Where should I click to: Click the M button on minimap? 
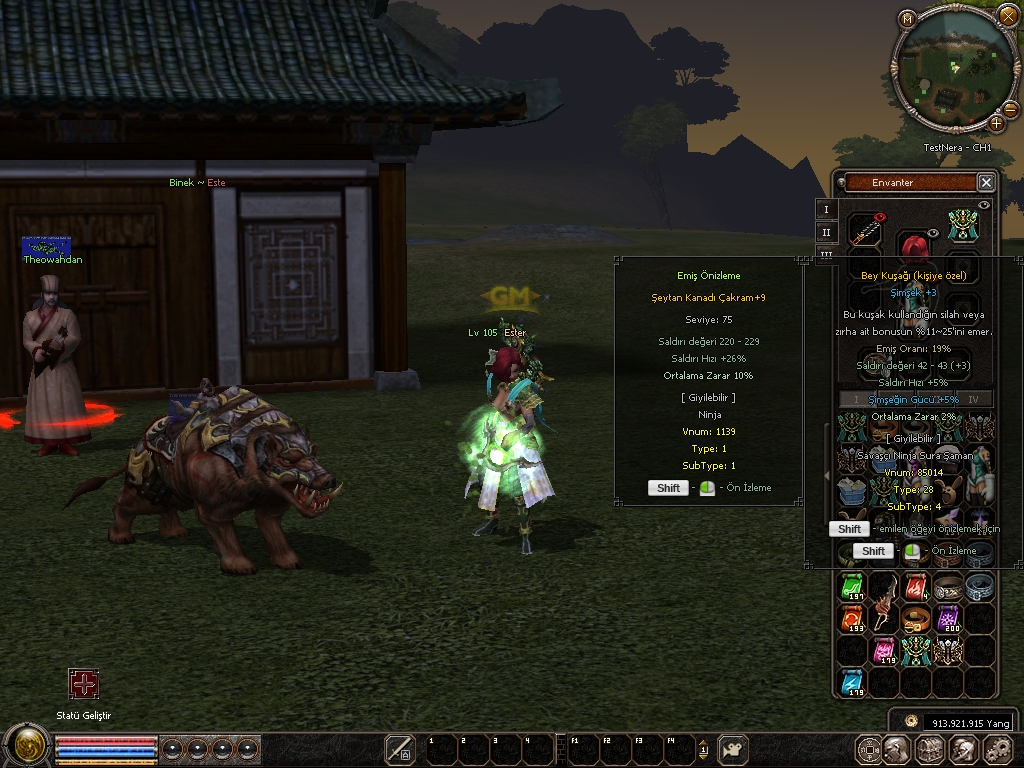tap(907, 18)
